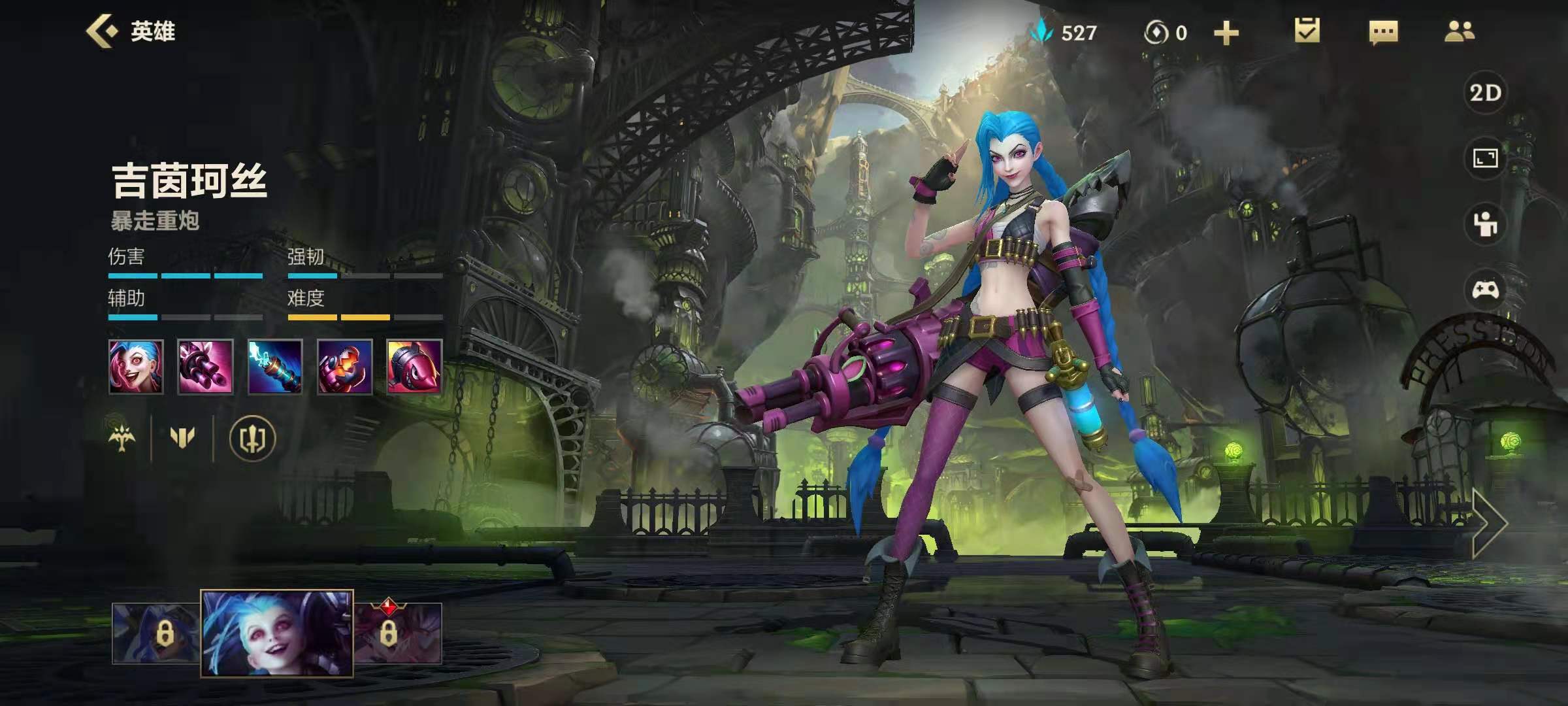1568x706 pixels.
Task: Click the marksman role wings icon
Action: click(x=122, y=437)
